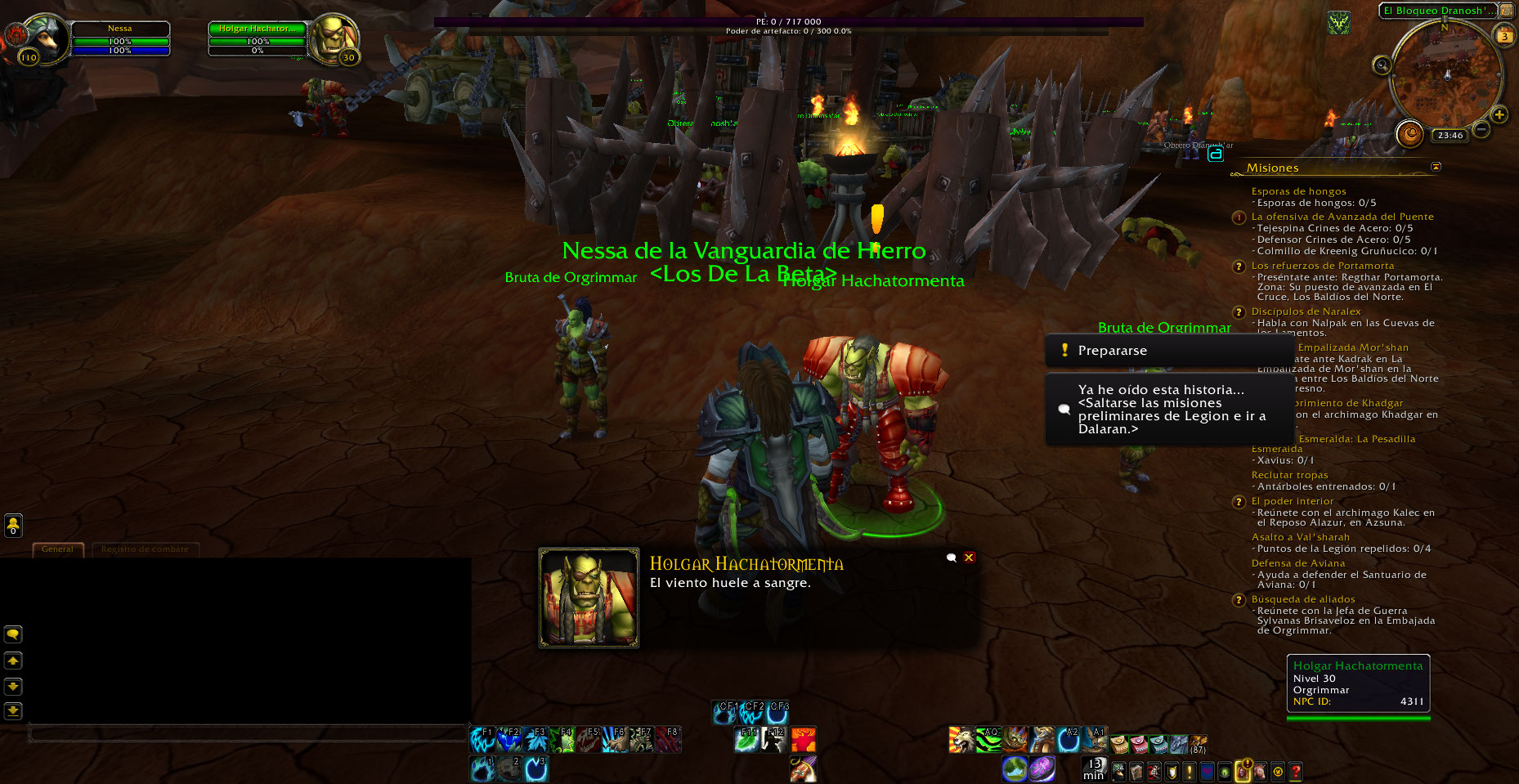Open the calendar button showing day 3

tap(1504, 36)
